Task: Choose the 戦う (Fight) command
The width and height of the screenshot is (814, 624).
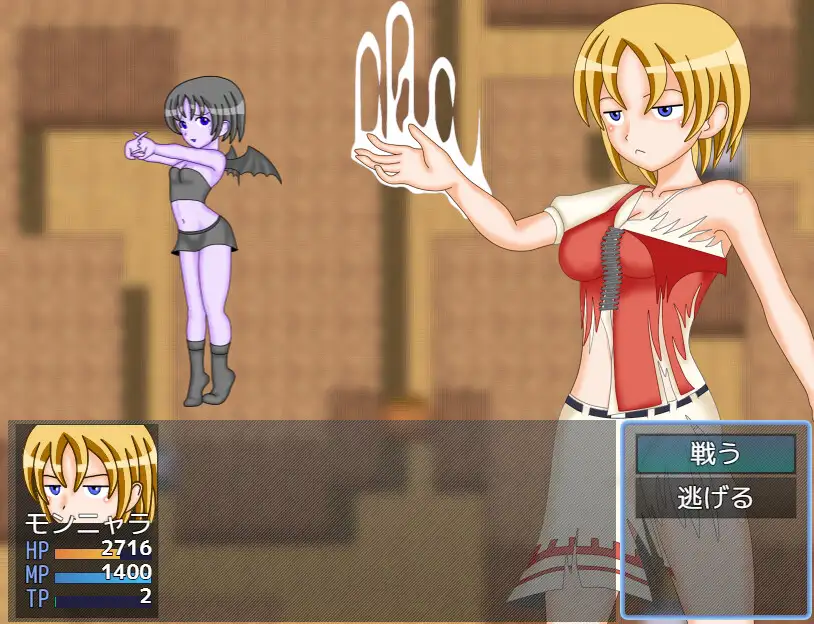Action: [715, 454]
